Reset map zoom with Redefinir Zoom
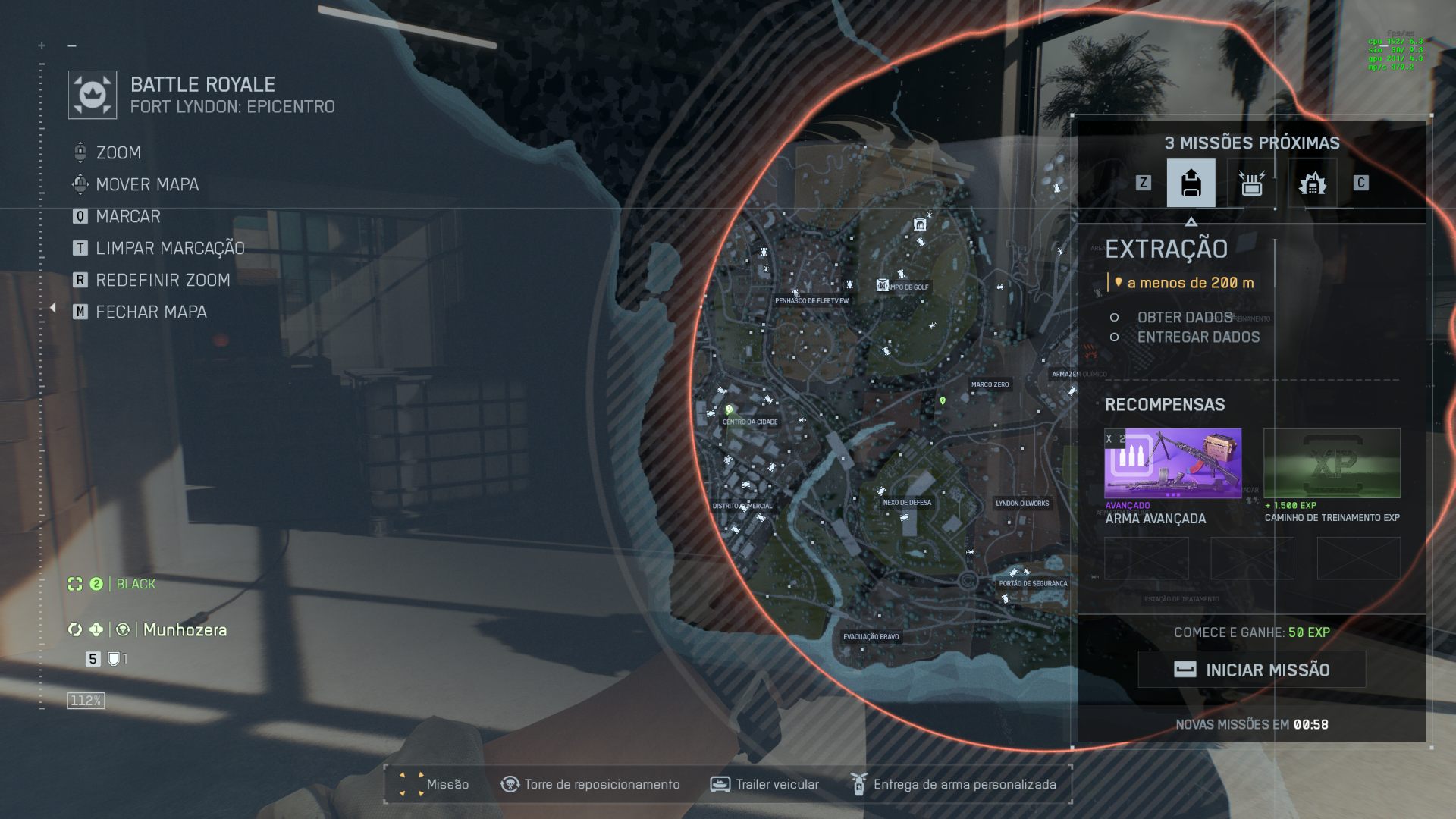The width and height of the screenshot is (1456, 819). [162, 280]
